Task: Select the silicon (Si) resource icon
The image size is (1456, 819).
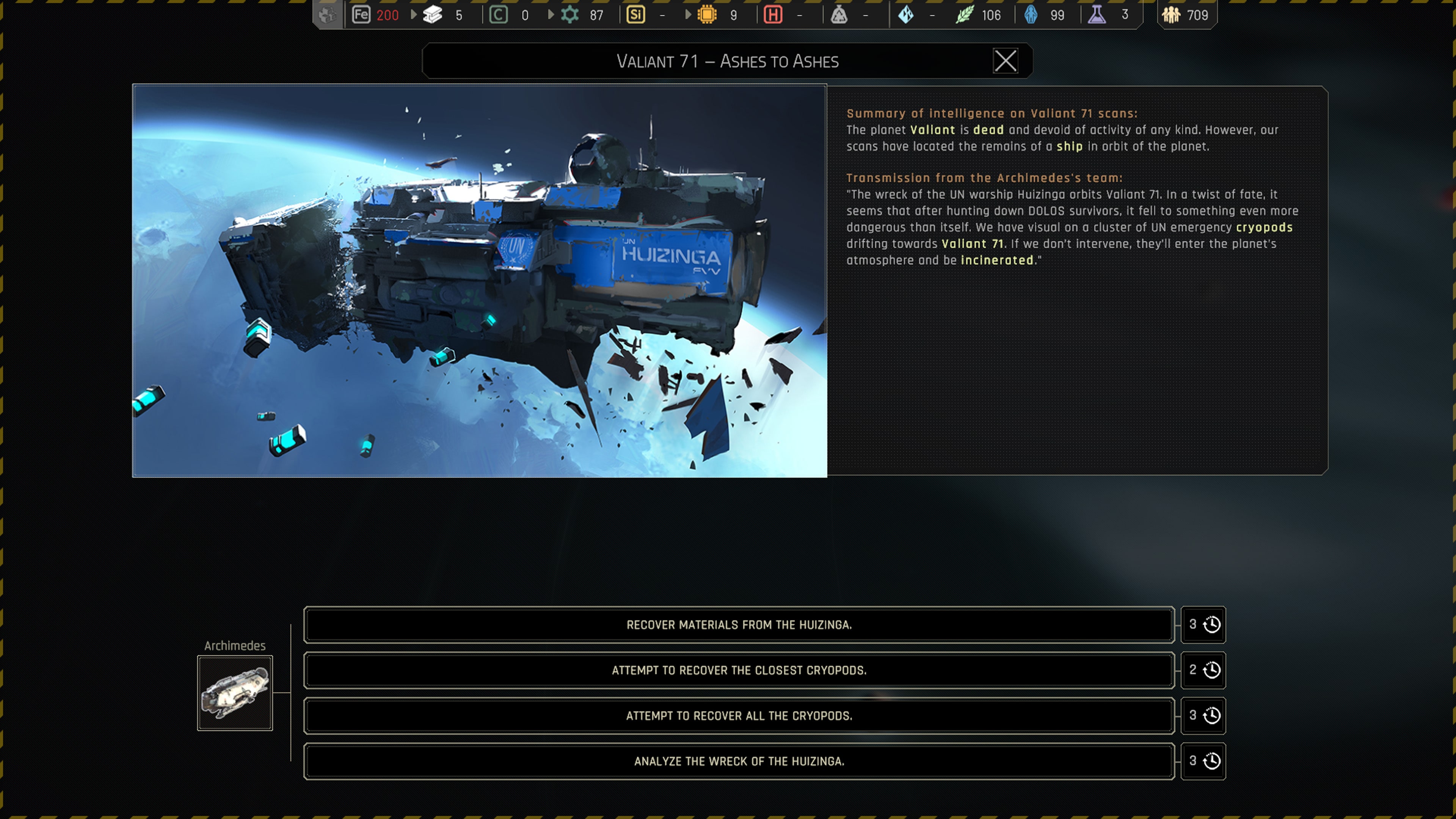Action: pyautogui.click(x=635, y=15)
